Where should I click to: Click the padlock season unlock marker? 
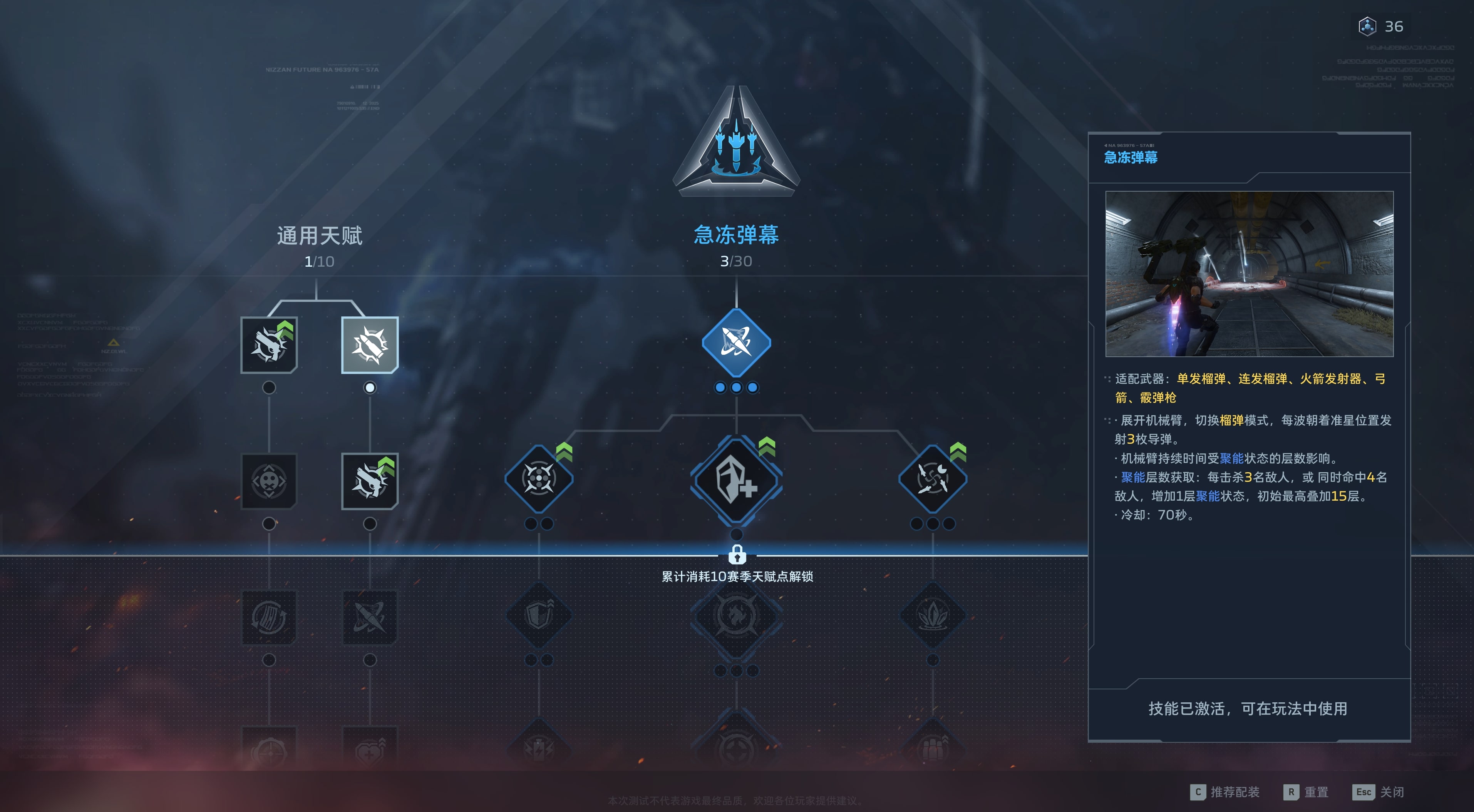[x=737, y=554]
